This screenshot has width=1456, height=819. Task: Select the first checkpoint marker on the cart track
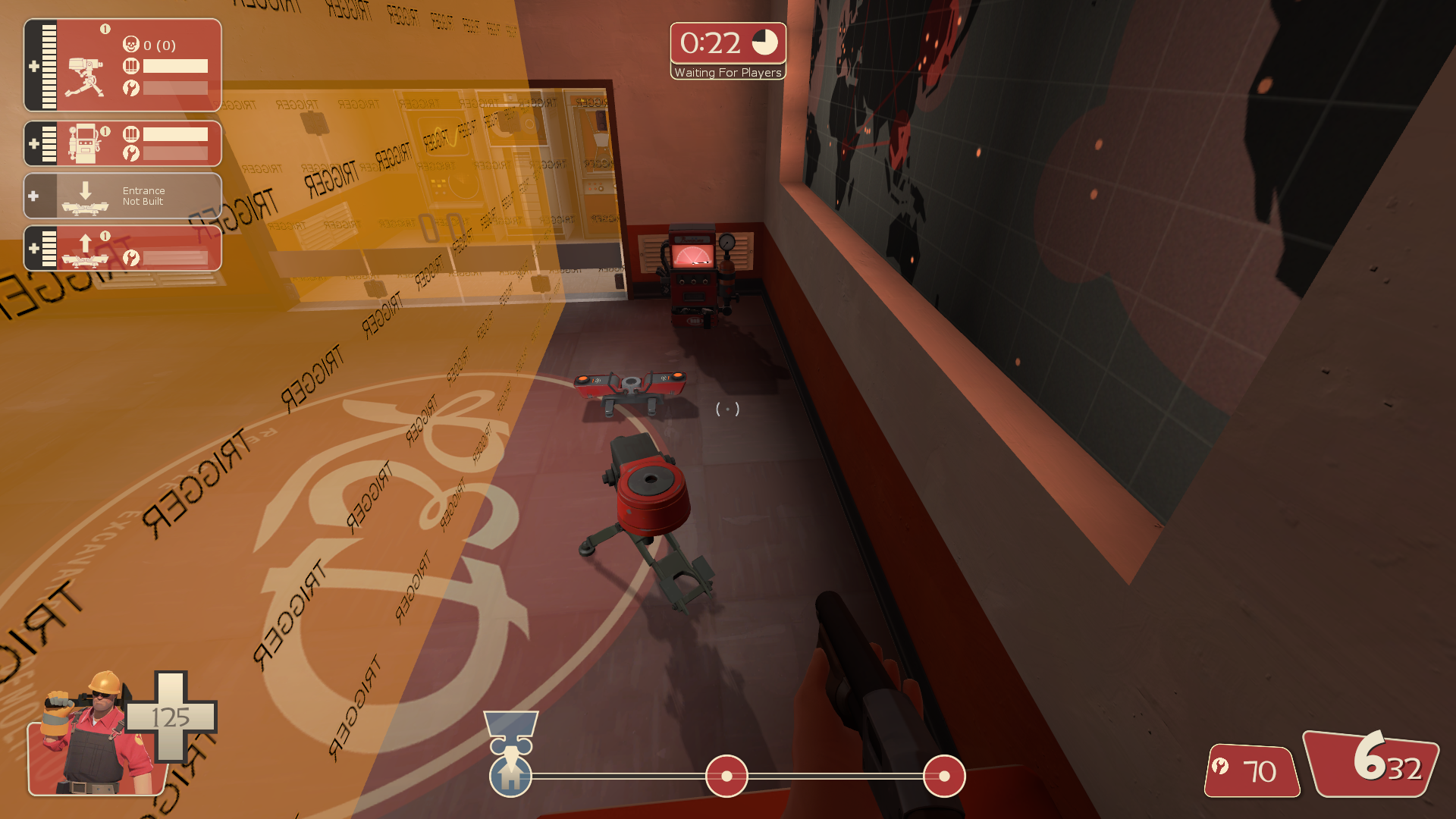(726, 777)
